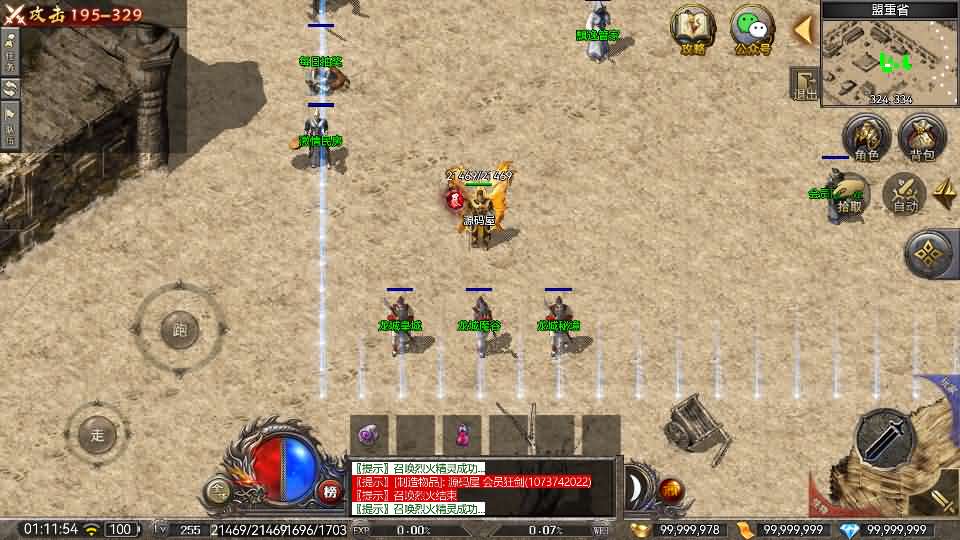Open the 榜 ranking button

pyautogui.click(x=330, y=490)
